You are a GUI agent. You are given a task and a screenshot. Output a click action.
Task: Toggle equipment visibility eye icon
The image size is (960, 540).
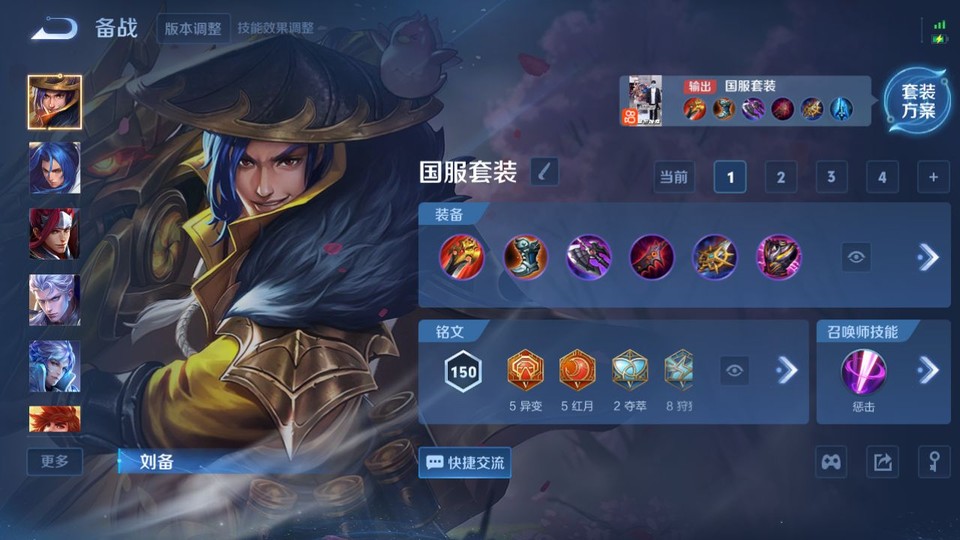point(856,257)
